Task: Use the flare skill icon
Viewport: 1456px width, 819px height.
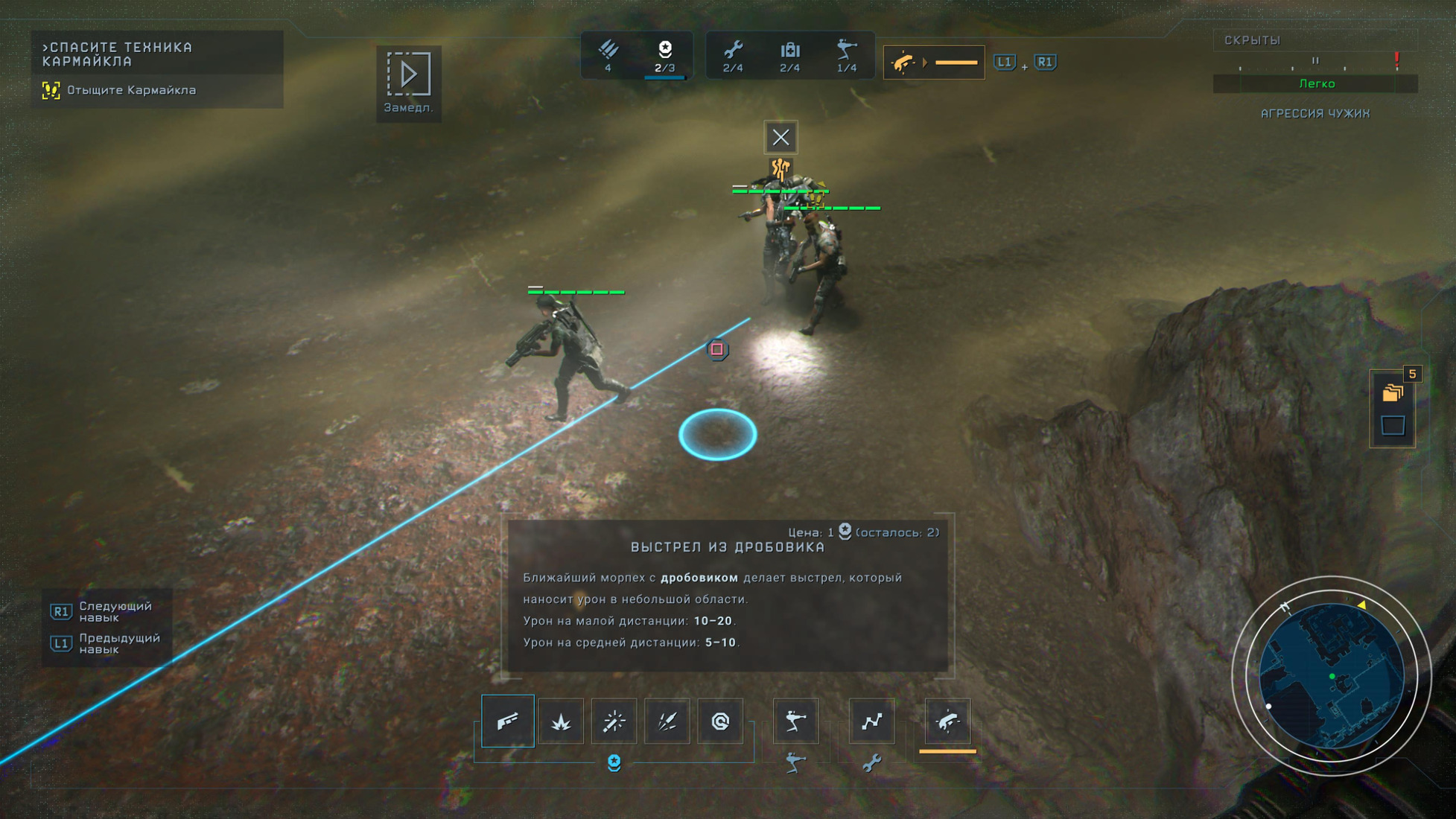Action: coord(614,721)
